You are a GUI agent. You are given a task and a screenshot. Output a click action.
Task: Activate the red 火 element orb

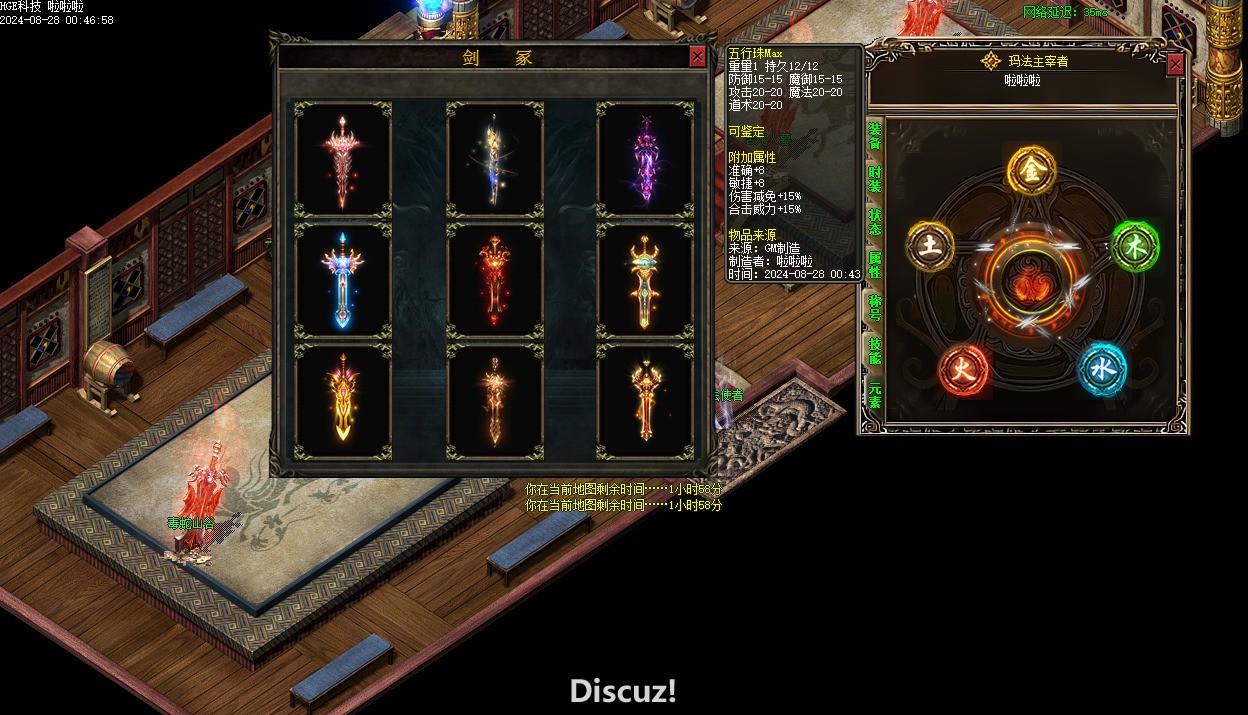(963, 370)
